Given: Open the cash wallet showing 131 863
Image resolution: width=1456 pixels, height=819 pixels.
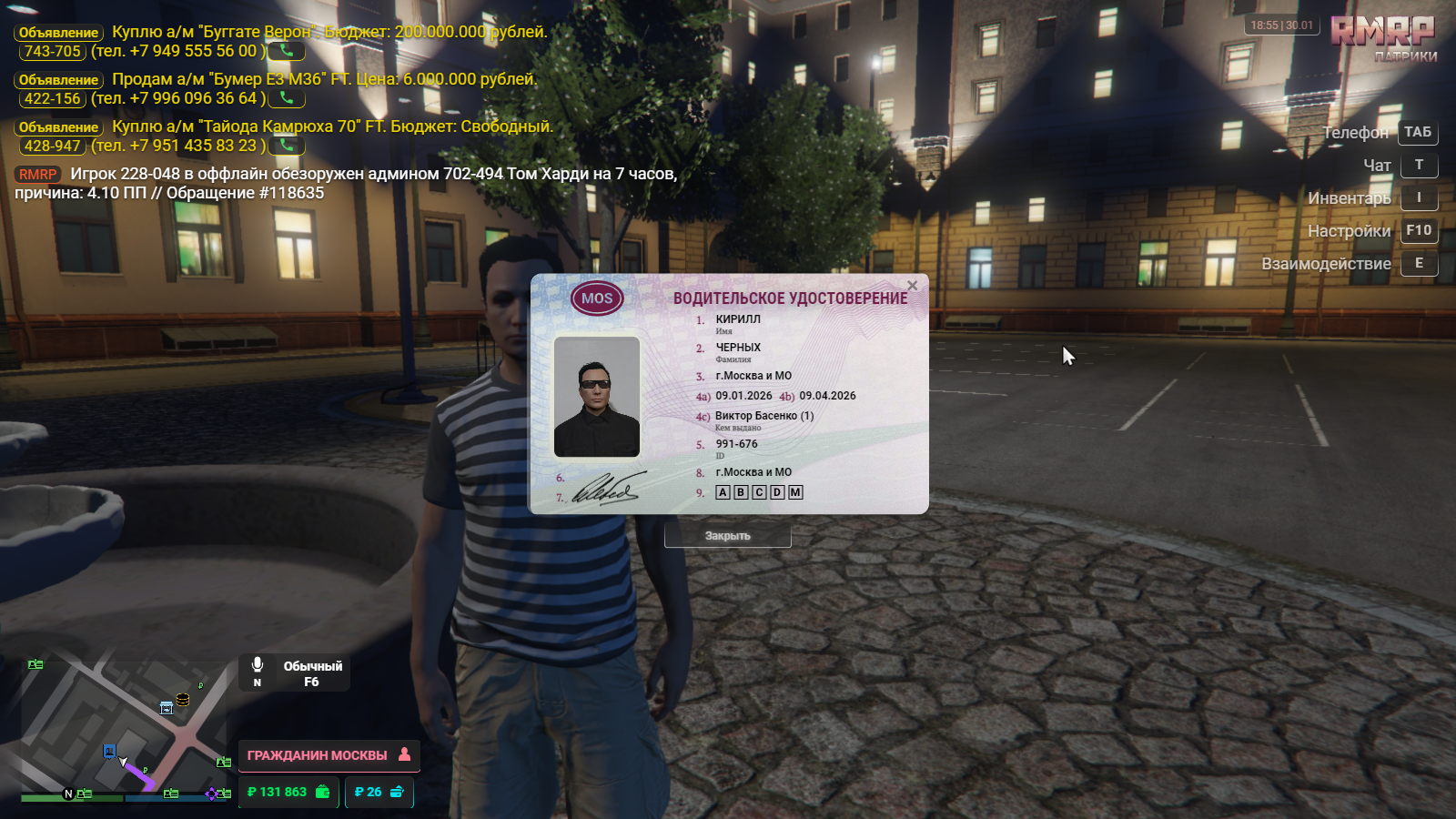Looking at the screenshot, I should coord(288,793).
